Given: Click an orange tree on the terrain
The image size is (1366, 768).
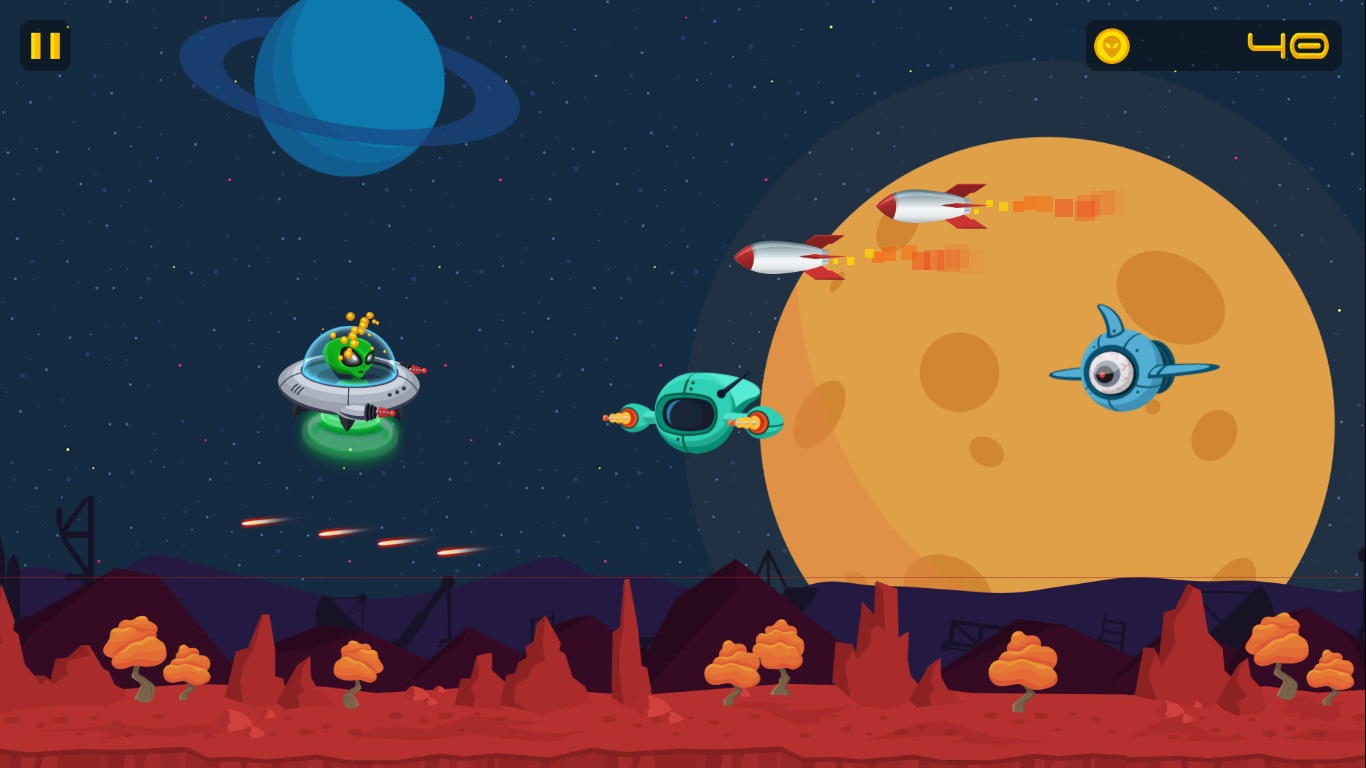Looking at the screenshot, I should coord(135,640).
